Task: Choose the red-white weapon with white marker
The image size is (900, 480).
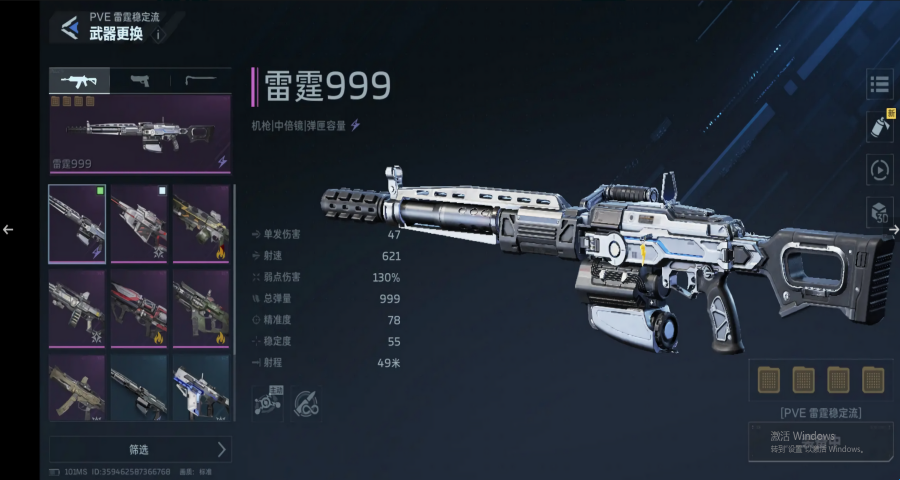Action: pos(139,223)
